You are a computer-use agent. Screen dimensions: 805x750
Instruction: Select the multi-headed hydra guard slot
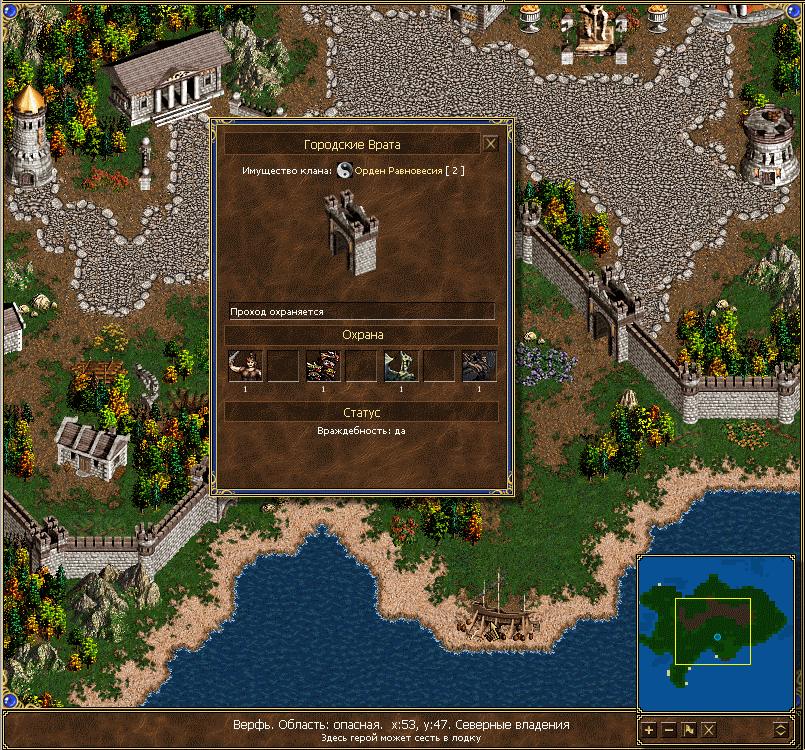pyautogui.click(x=322, y=366)
